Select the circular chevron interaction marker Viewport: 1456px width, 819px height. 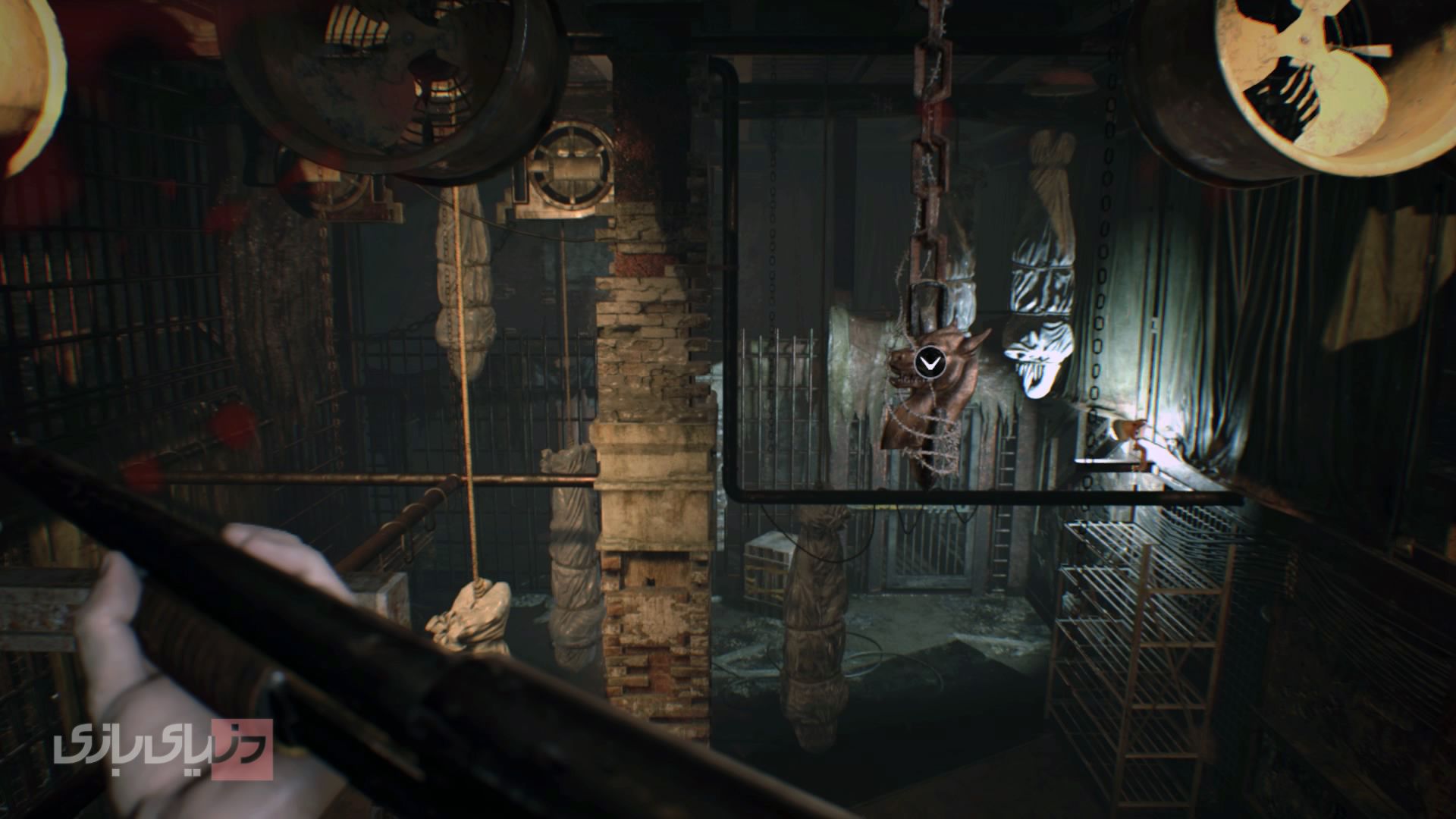coord(928,363)
